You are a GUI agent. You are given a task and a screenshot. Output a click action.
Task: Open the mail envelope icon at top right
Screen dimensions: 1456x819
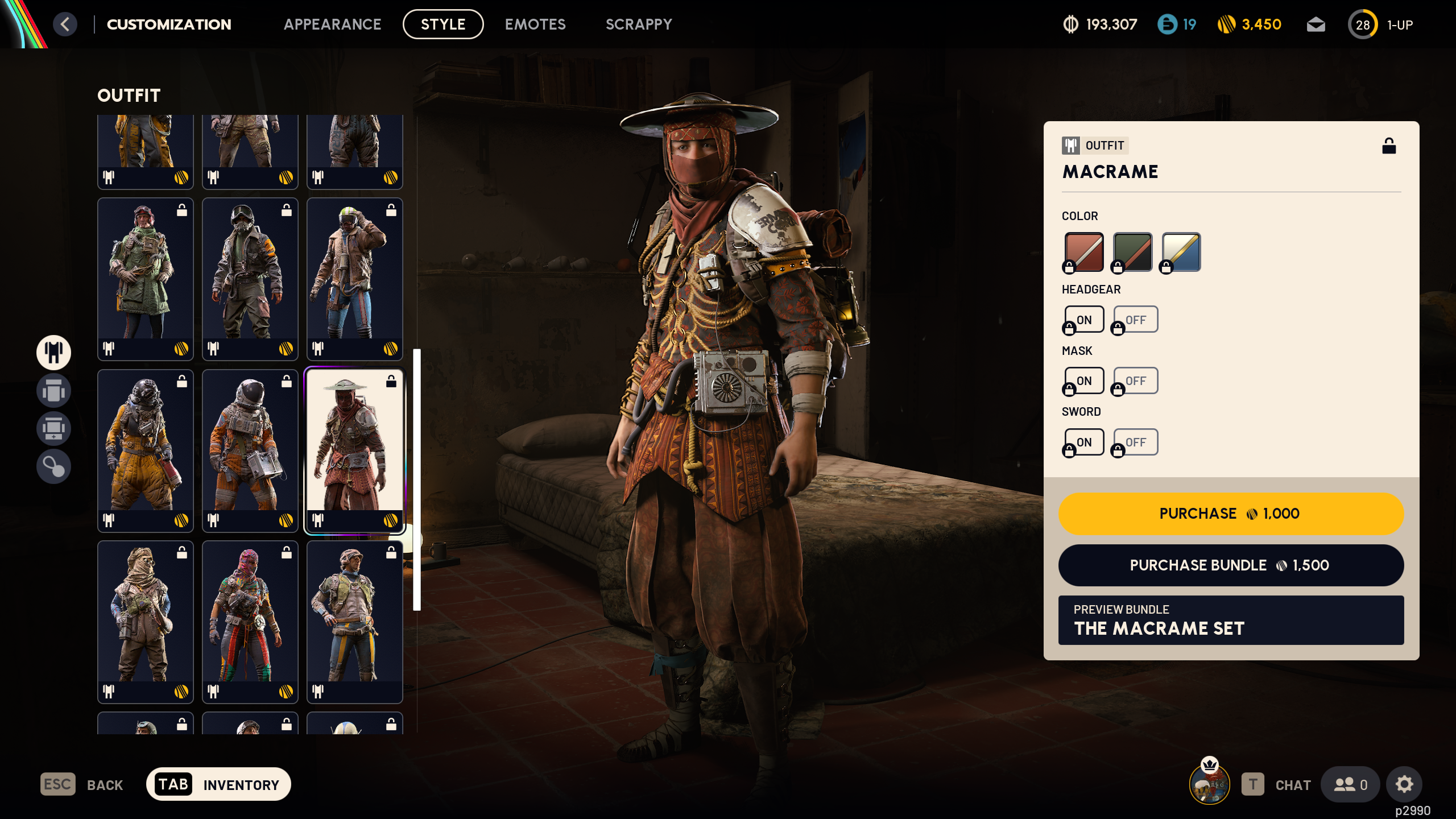point(1316,24)
